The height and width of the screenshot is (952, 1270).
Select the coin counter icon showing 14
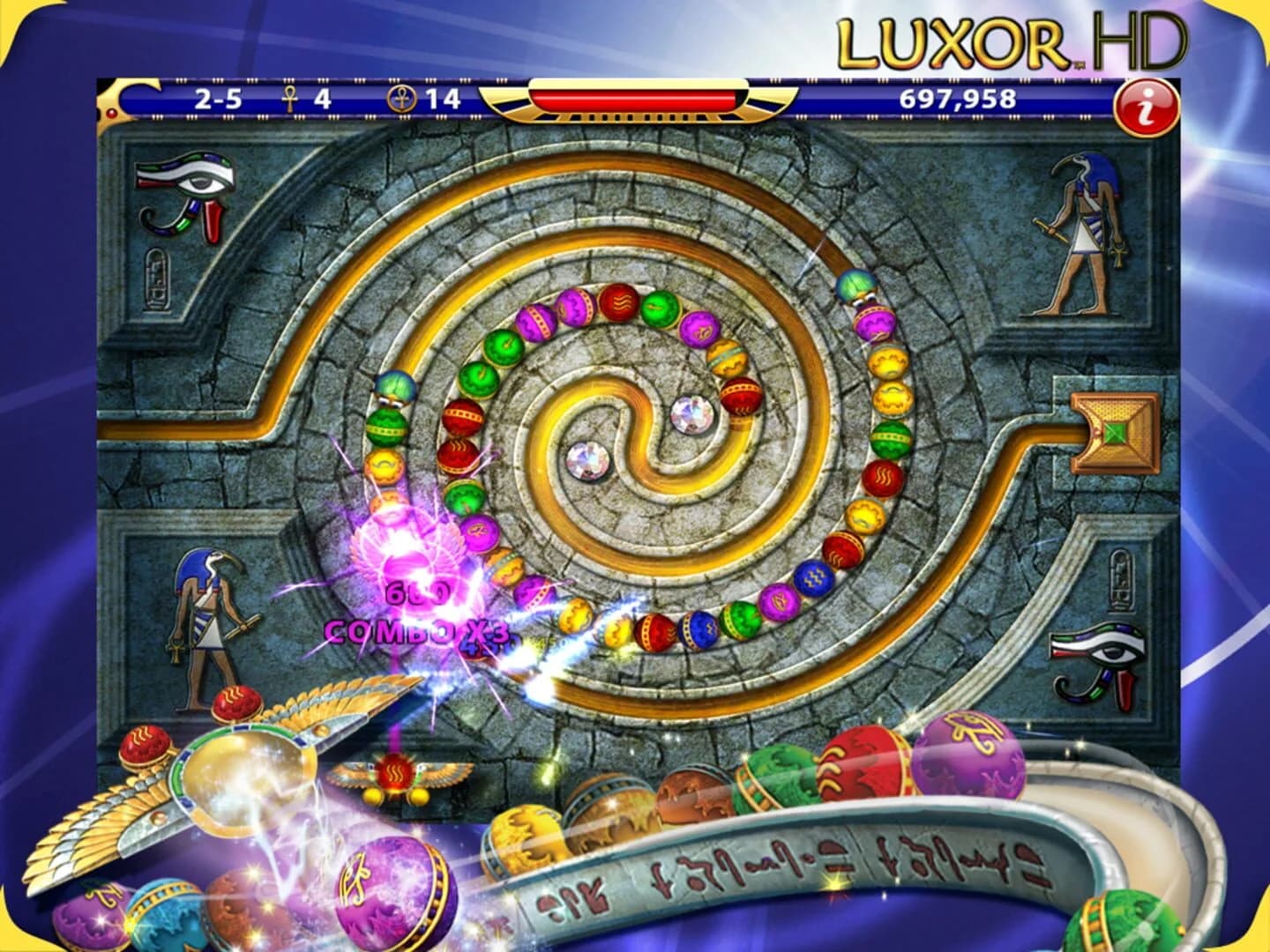click(x=402, y=100)
